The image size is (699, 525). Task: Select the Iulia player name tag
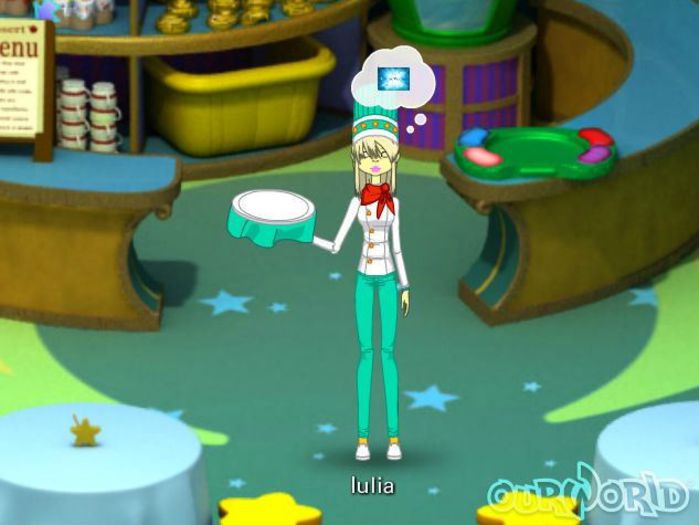click(x=372, y=487)
